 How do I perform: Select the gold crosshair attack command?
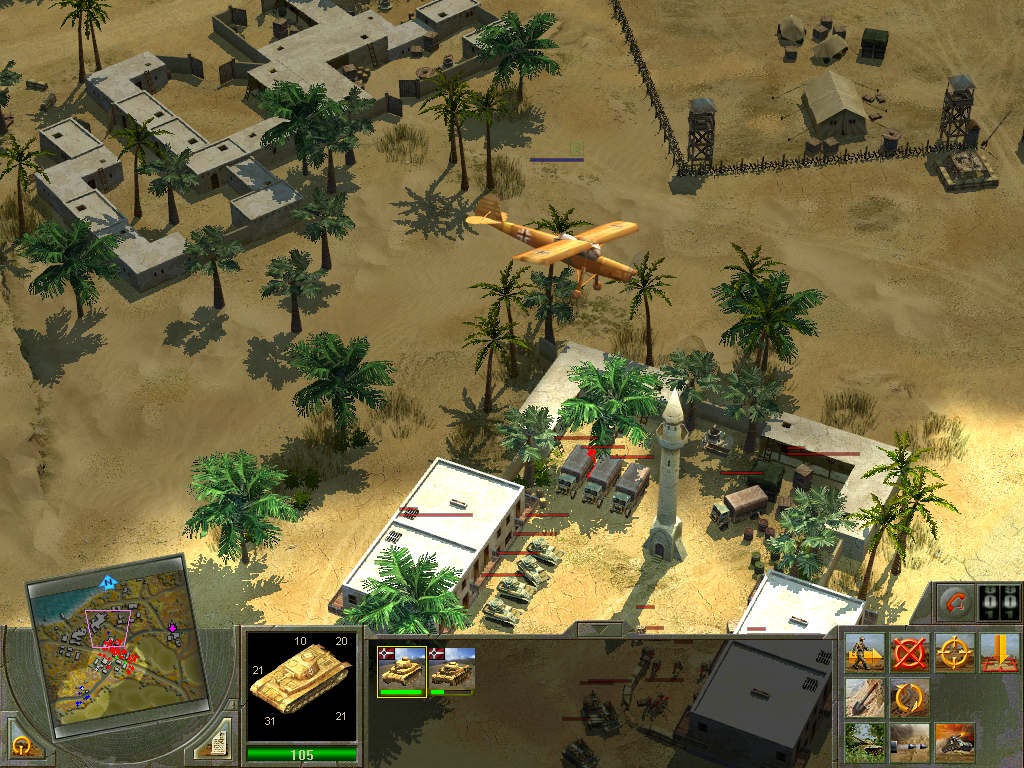point(954,652)
